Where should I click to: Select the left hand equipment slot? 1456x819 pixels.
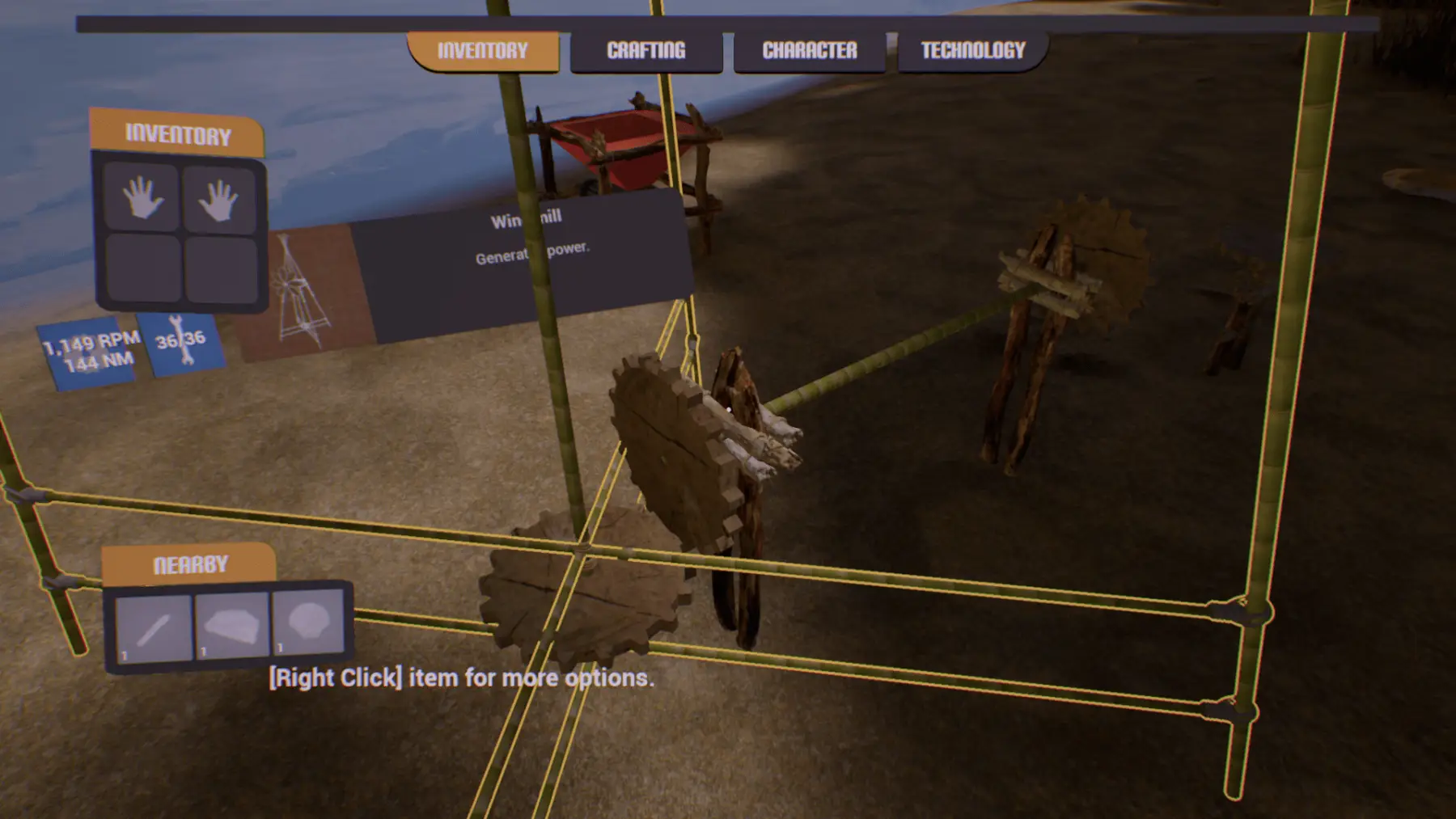pyautogui.click(x=142, y=198)
